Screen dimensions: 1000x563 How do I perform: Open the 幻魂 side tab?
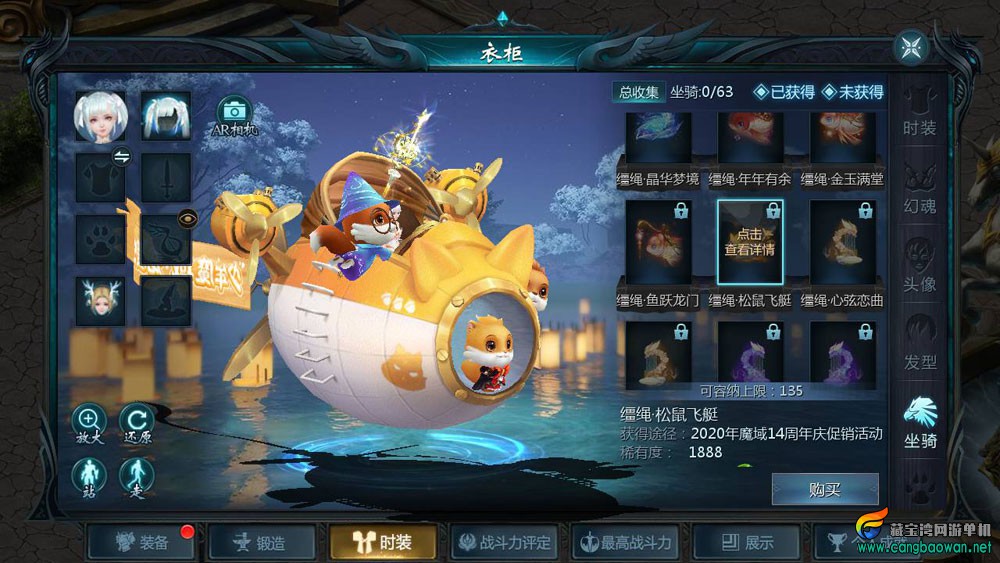point(919,190)
